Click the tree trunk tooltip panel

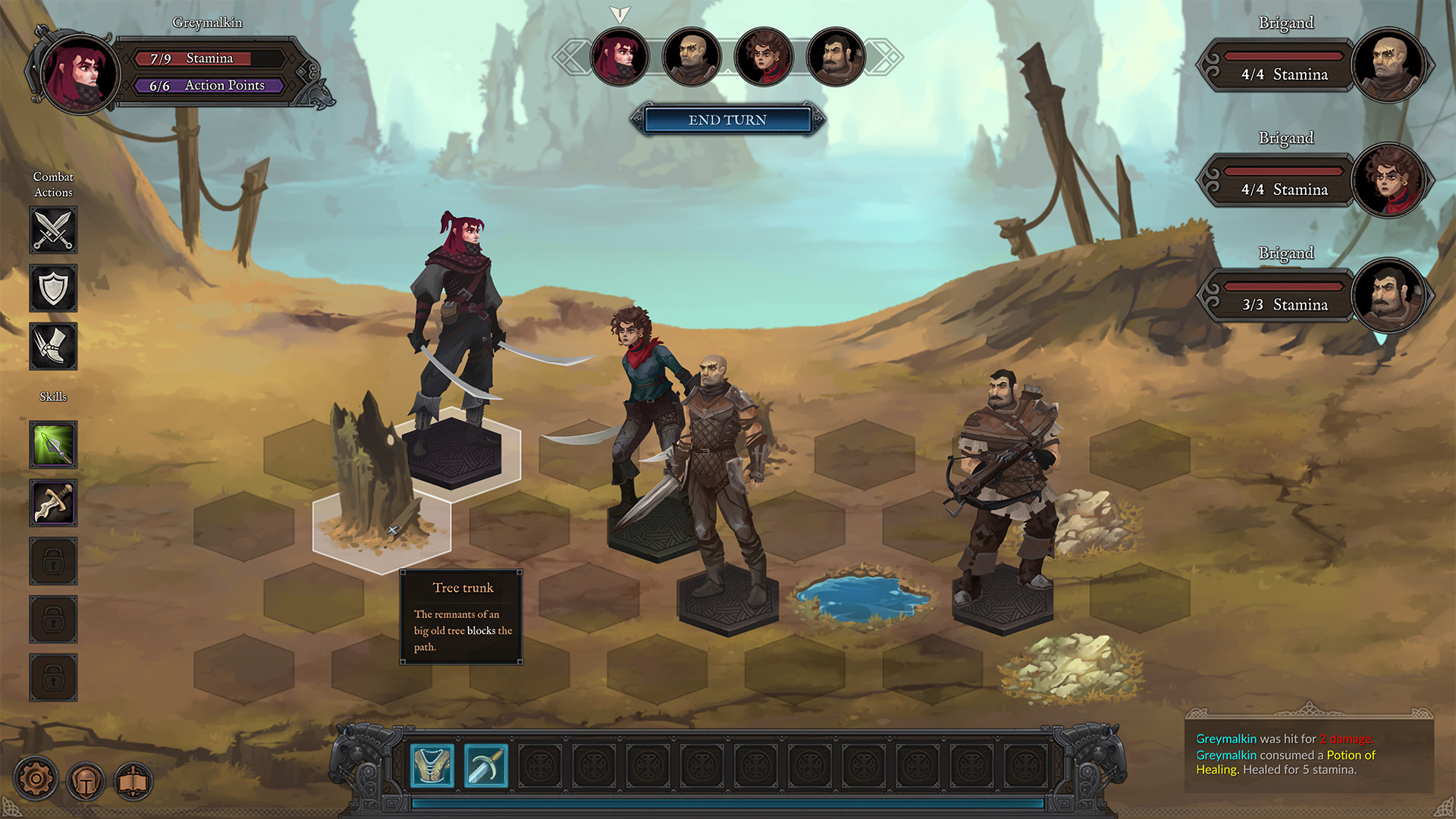click(x=461, y=618)
